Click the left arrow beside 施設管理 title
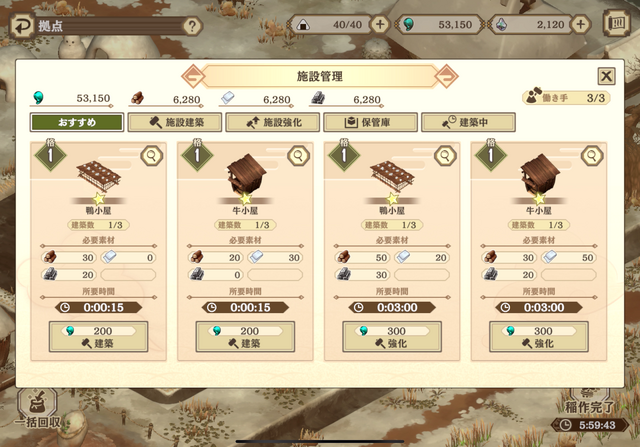This screenshot has height=447, width=640. tap(190, 76)
